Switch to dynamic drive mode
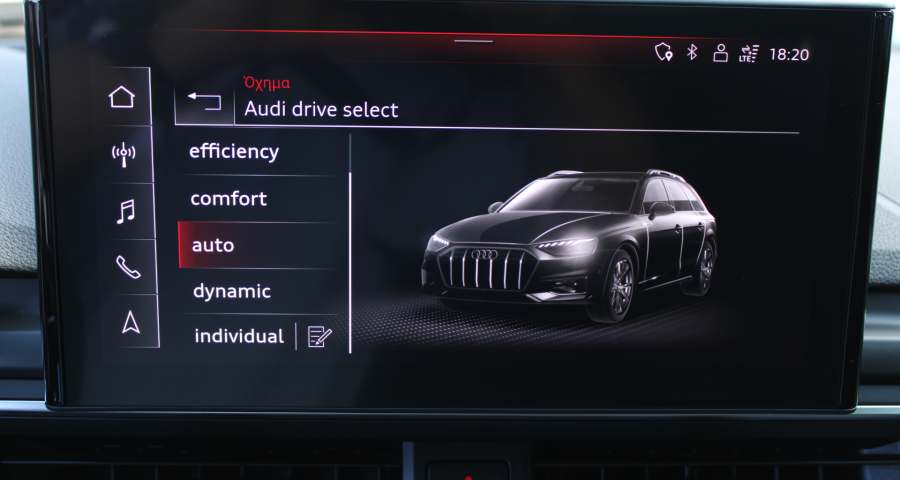 pyautogui.click(x=231, y=292)
